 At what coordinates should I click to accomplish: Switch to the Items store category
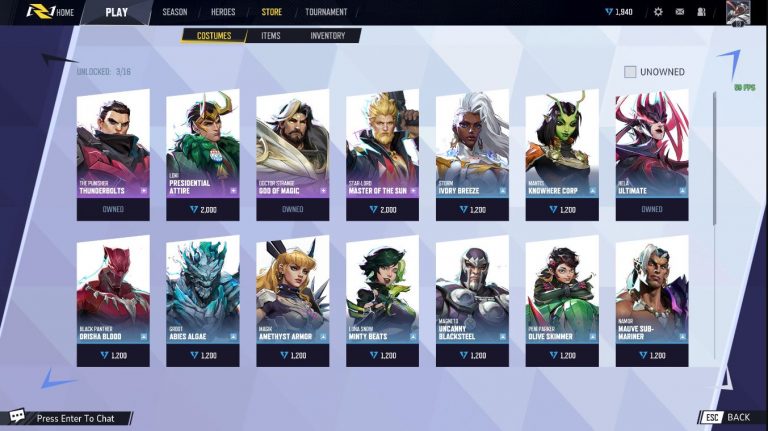(270, 36)
